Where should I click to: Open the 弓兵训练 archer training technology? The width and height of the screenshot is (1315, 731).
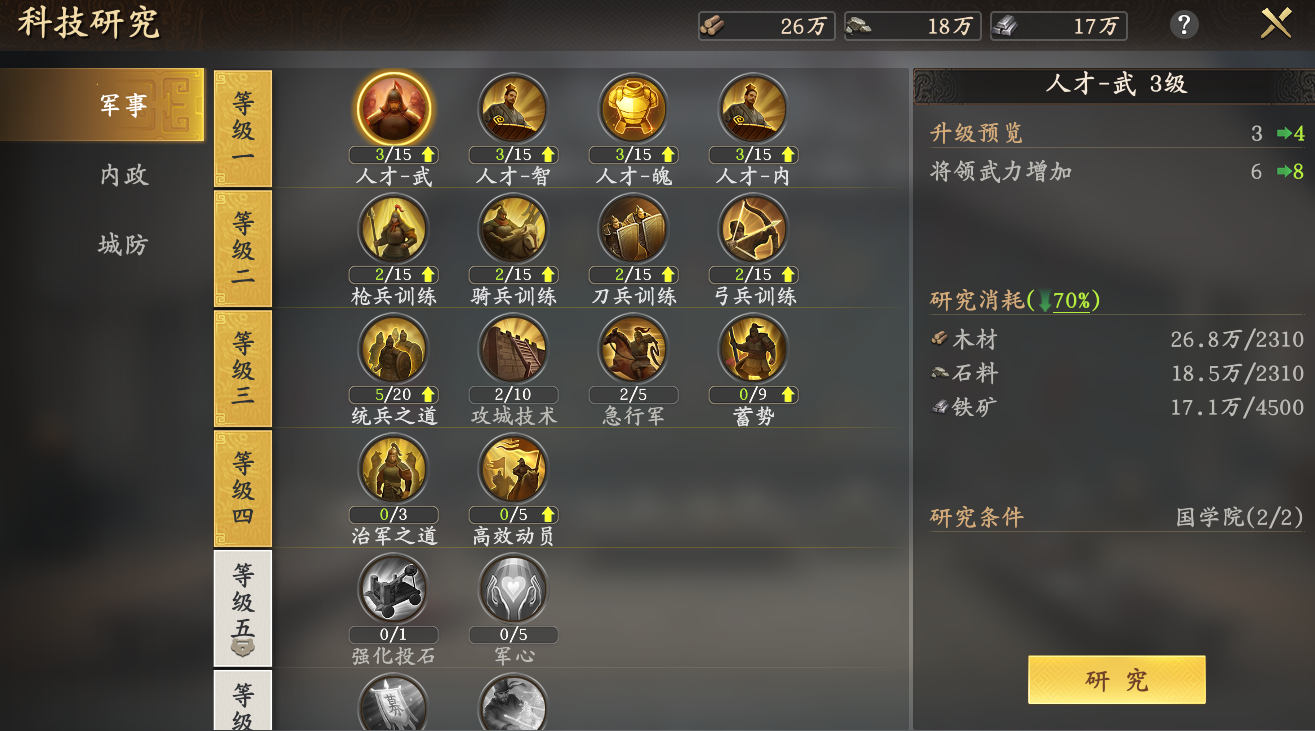753,228
